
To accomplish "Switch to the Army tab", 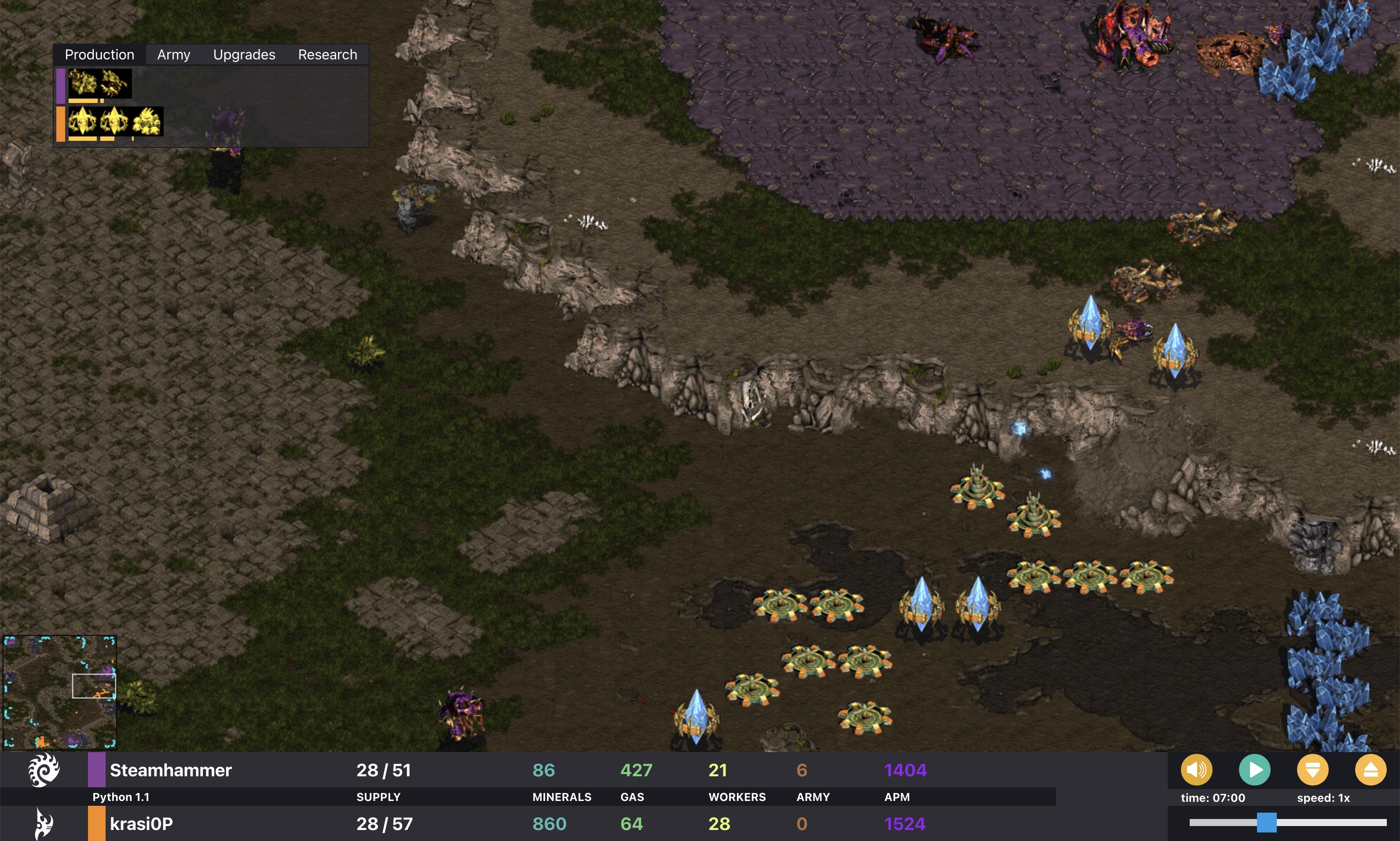I will pos(173,55).
